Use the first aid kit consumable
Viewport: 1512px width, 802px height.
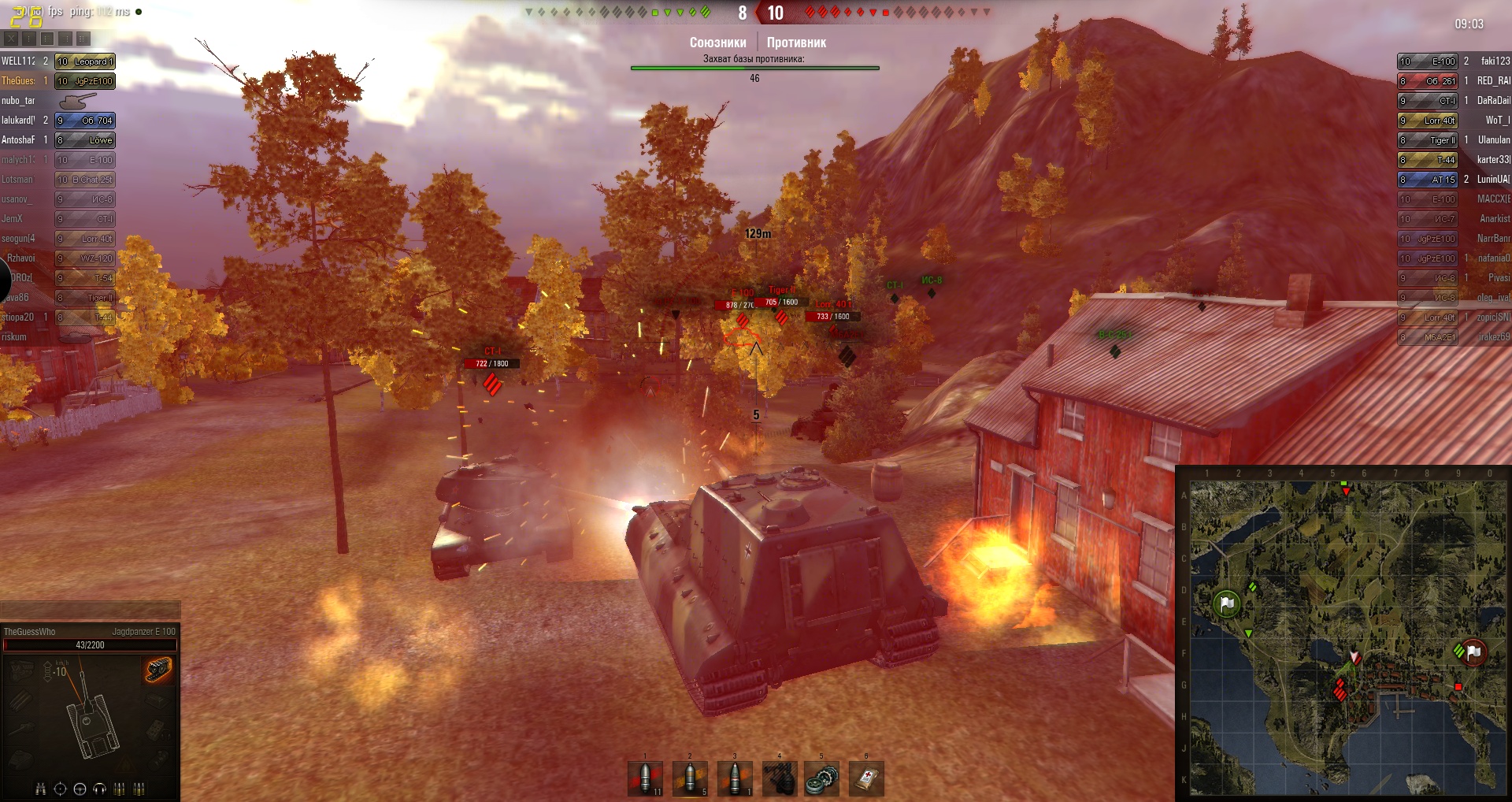tap(866, 778)
